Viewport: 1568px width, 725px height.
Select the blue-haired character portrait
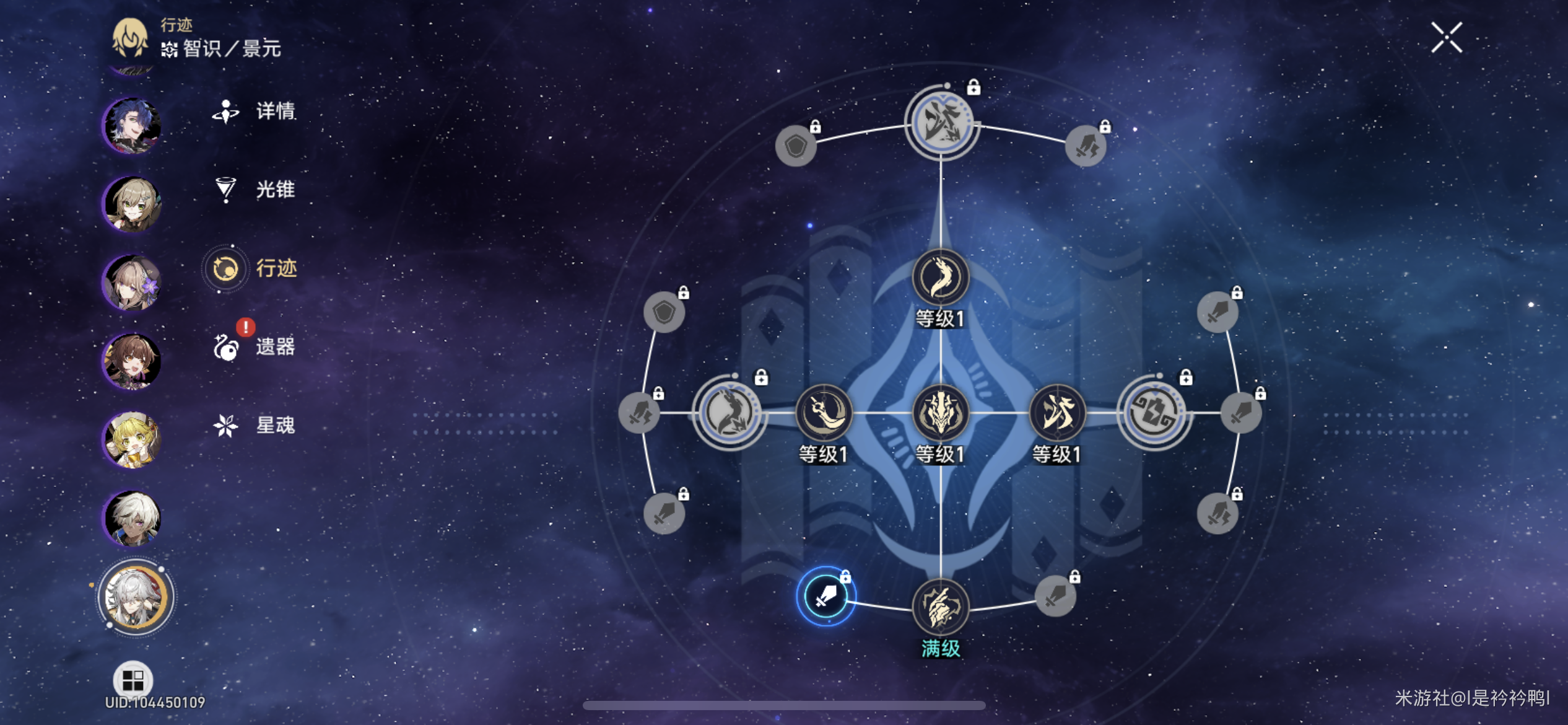click(x=132, y=126)
